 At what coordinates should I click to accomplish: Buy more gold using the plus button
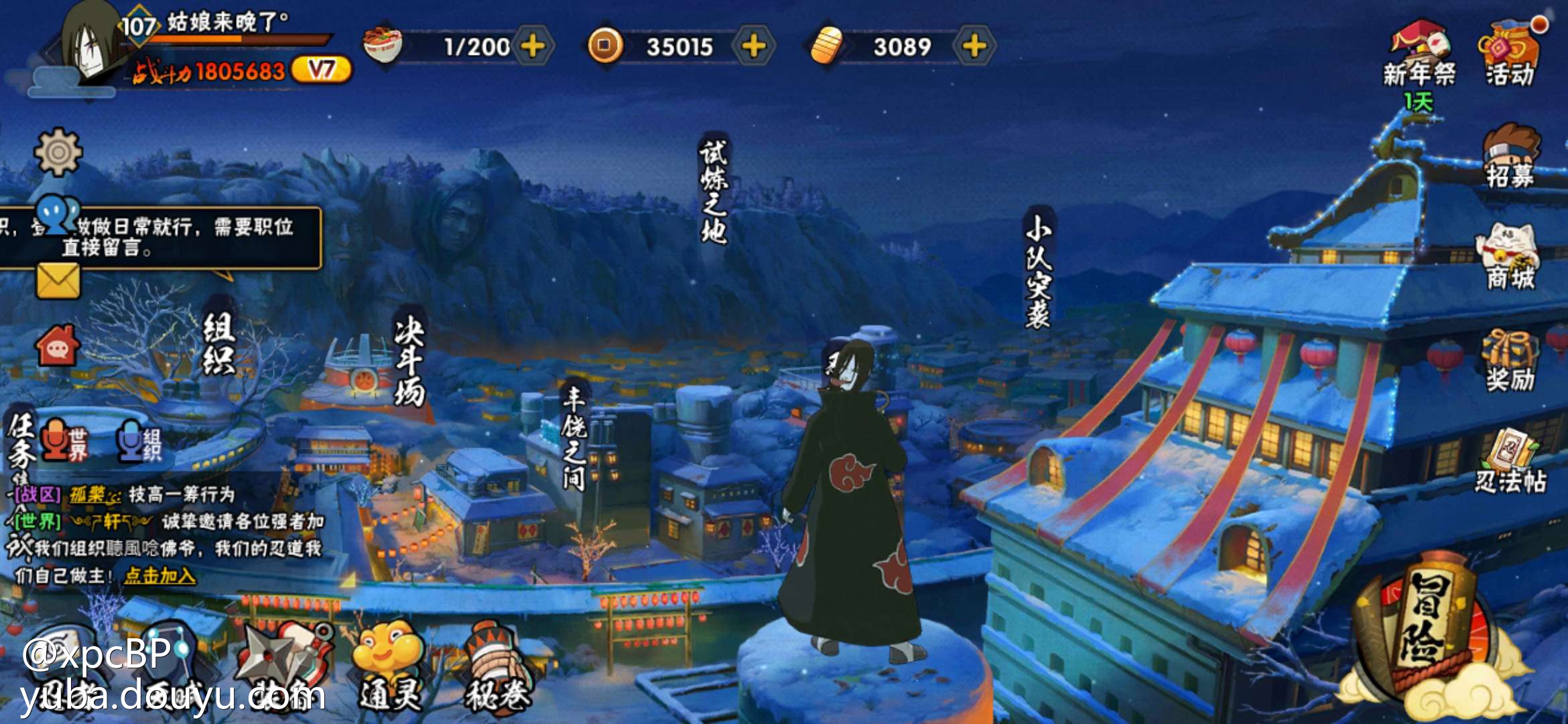pyautogui.click(x=974, y=46)
